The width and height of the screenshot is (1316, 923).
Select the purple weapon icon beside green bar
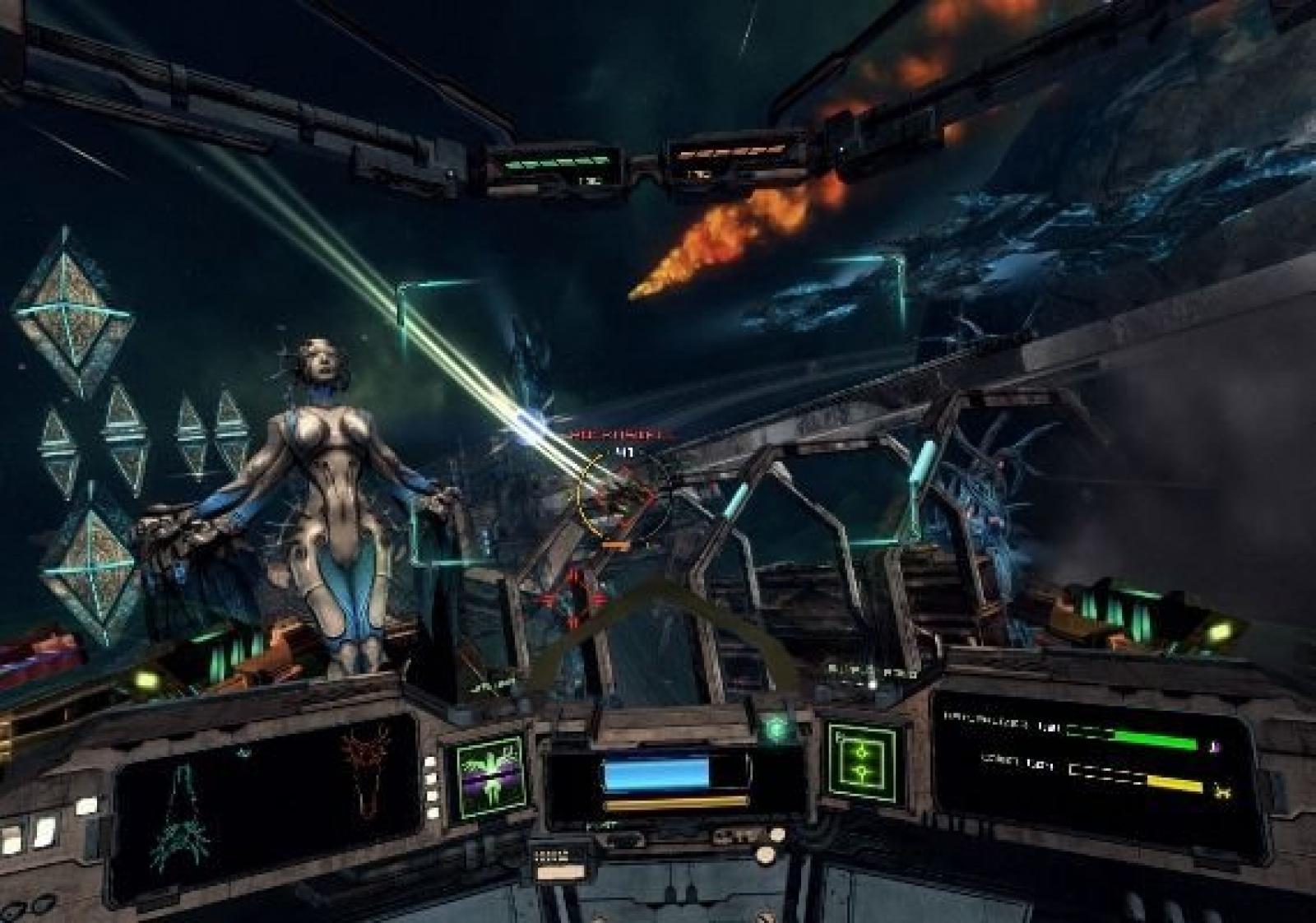1215,746
